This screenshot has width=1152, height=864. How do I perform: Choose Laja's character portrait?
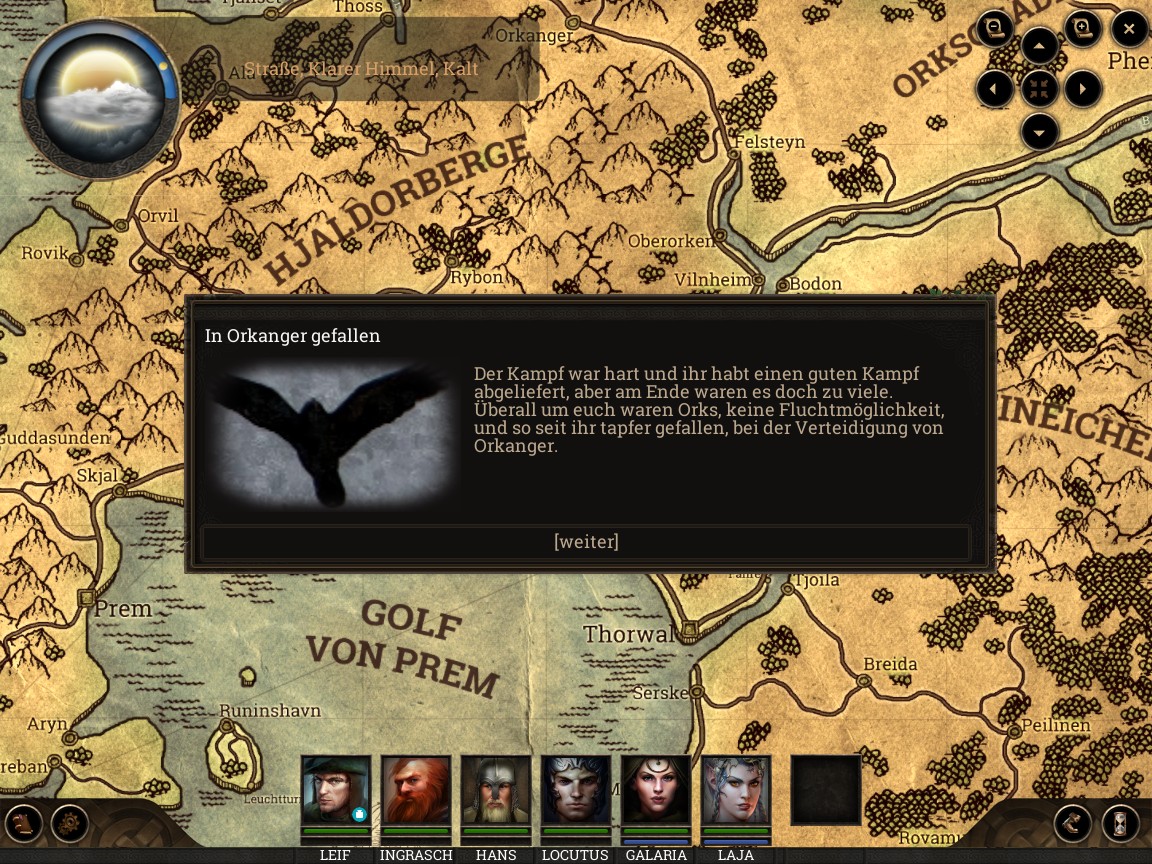(x=736, y=790)
